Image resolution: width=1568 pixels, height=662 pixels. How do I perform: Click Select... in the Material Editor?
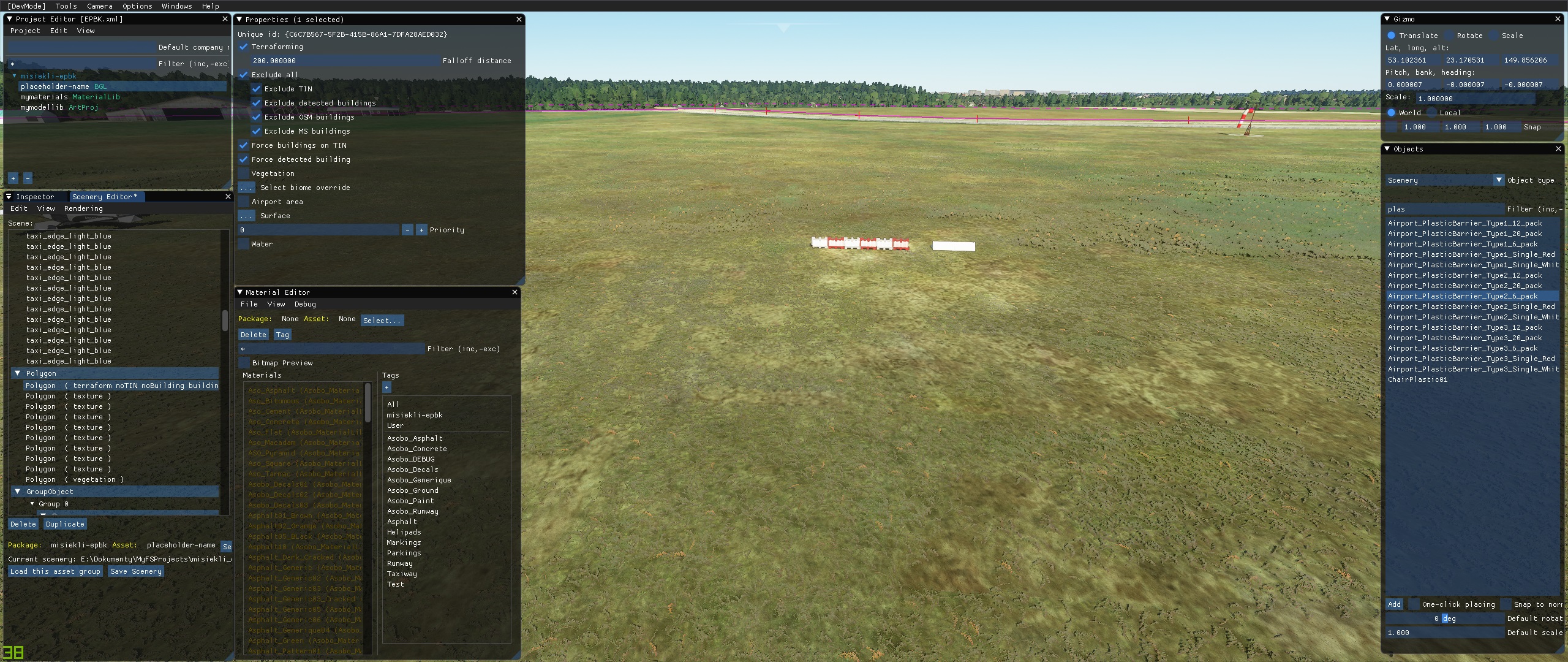tap(382, 320)
